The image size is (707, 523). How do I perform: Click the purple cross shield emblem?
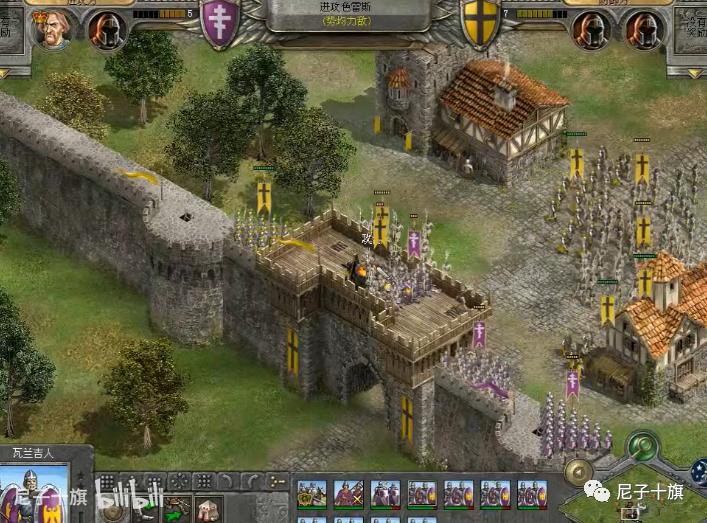[220, 22]
